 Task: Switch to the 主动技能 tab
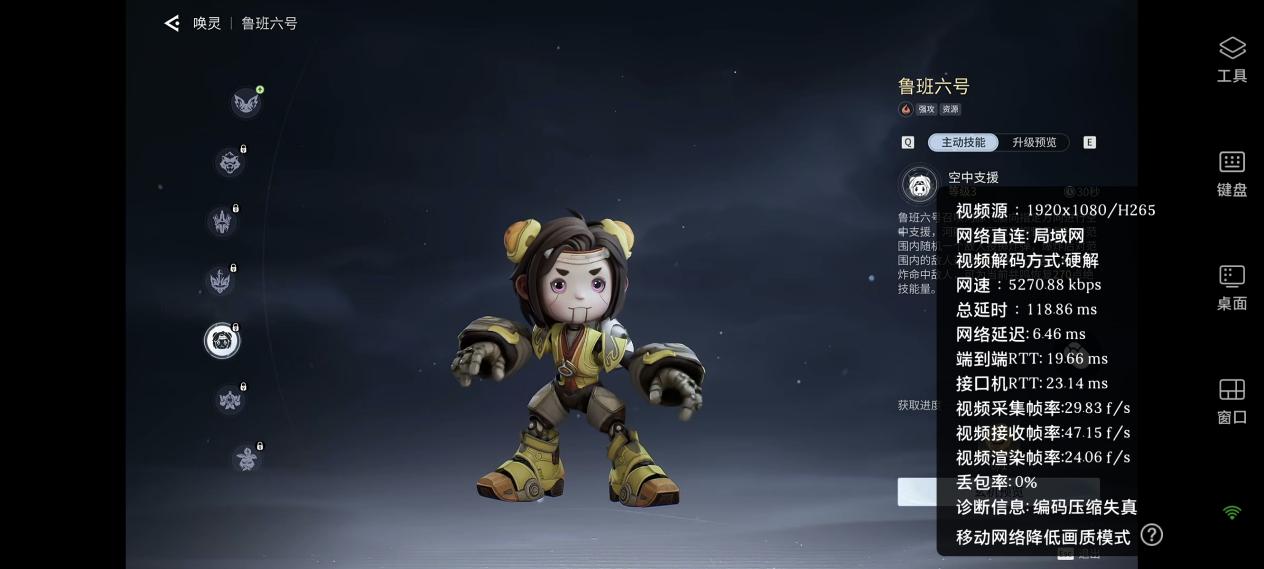(x=963, y=142)
